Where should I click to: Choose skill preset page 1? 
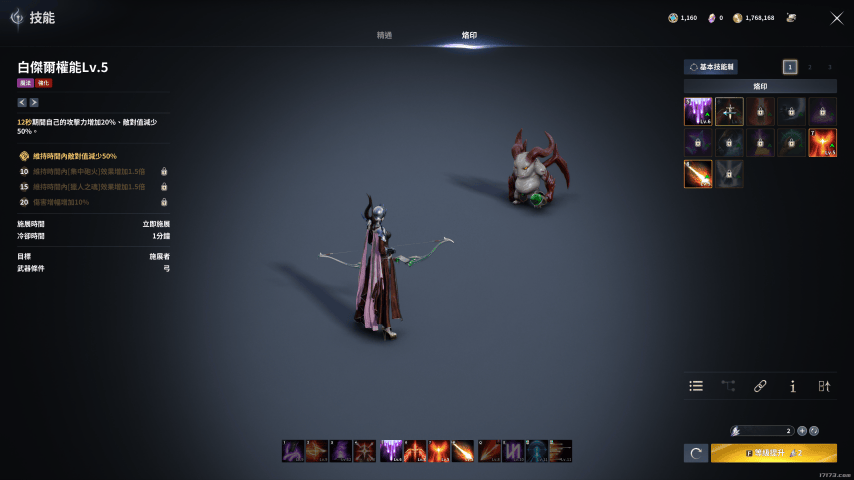790,67
